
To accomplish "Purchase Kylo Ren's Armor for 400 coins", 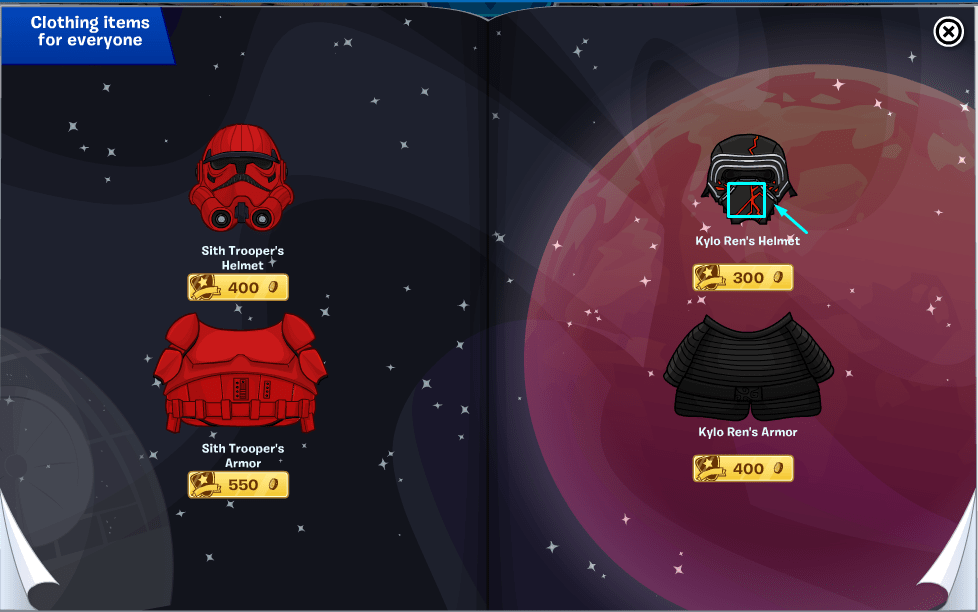I will tap(743, 468).
